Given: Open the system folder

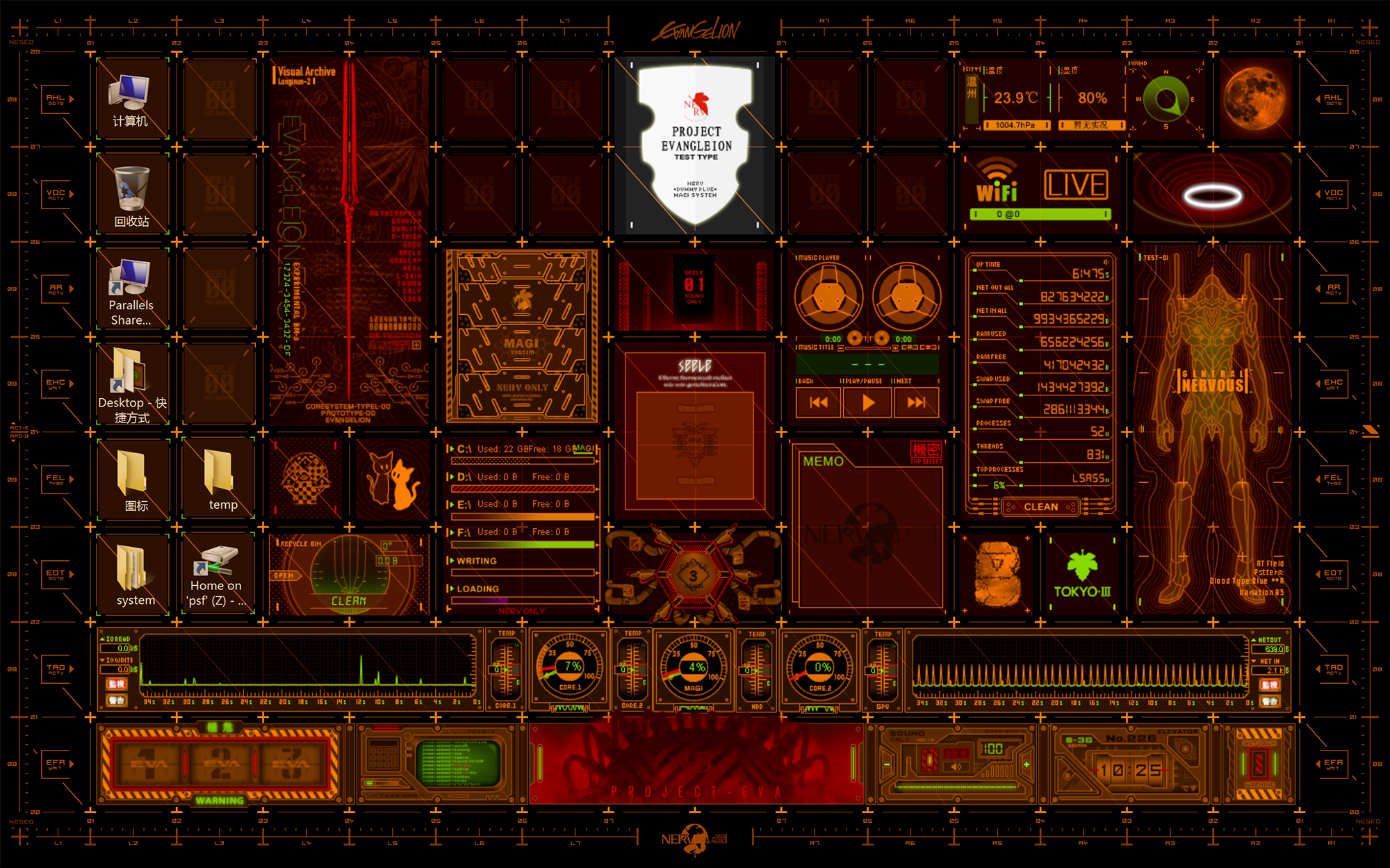Looking at the screenshot, I should (133, 574).
